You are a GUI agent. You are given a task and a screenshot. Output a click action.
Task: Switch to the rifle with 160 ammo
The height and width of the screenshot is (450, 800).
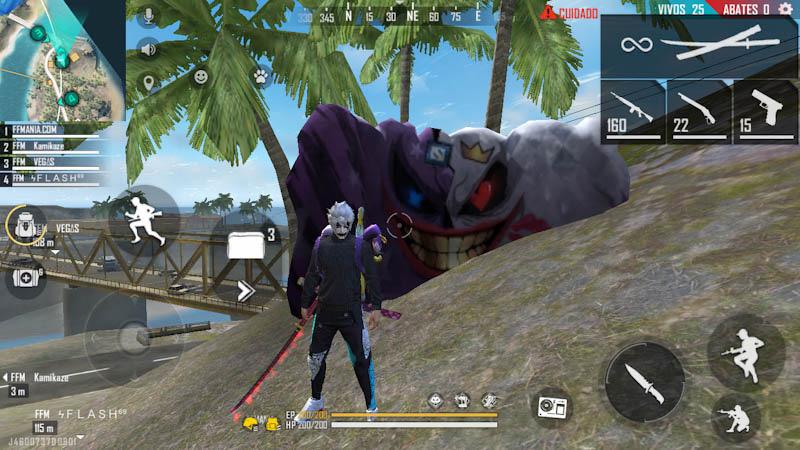(632, 111)
